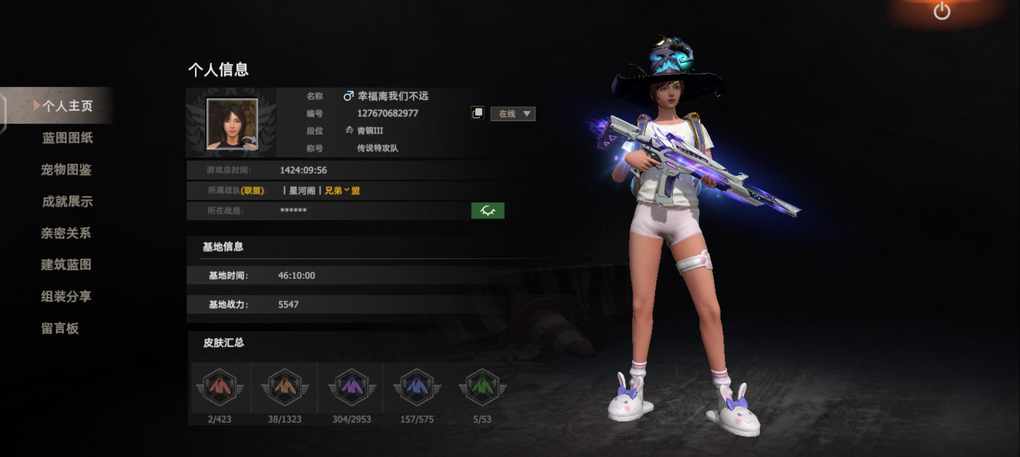This screenshot has width=1020, height=457.
Task: Open the 宠物图鉴 pet collection tab
Action: point(67,169)
